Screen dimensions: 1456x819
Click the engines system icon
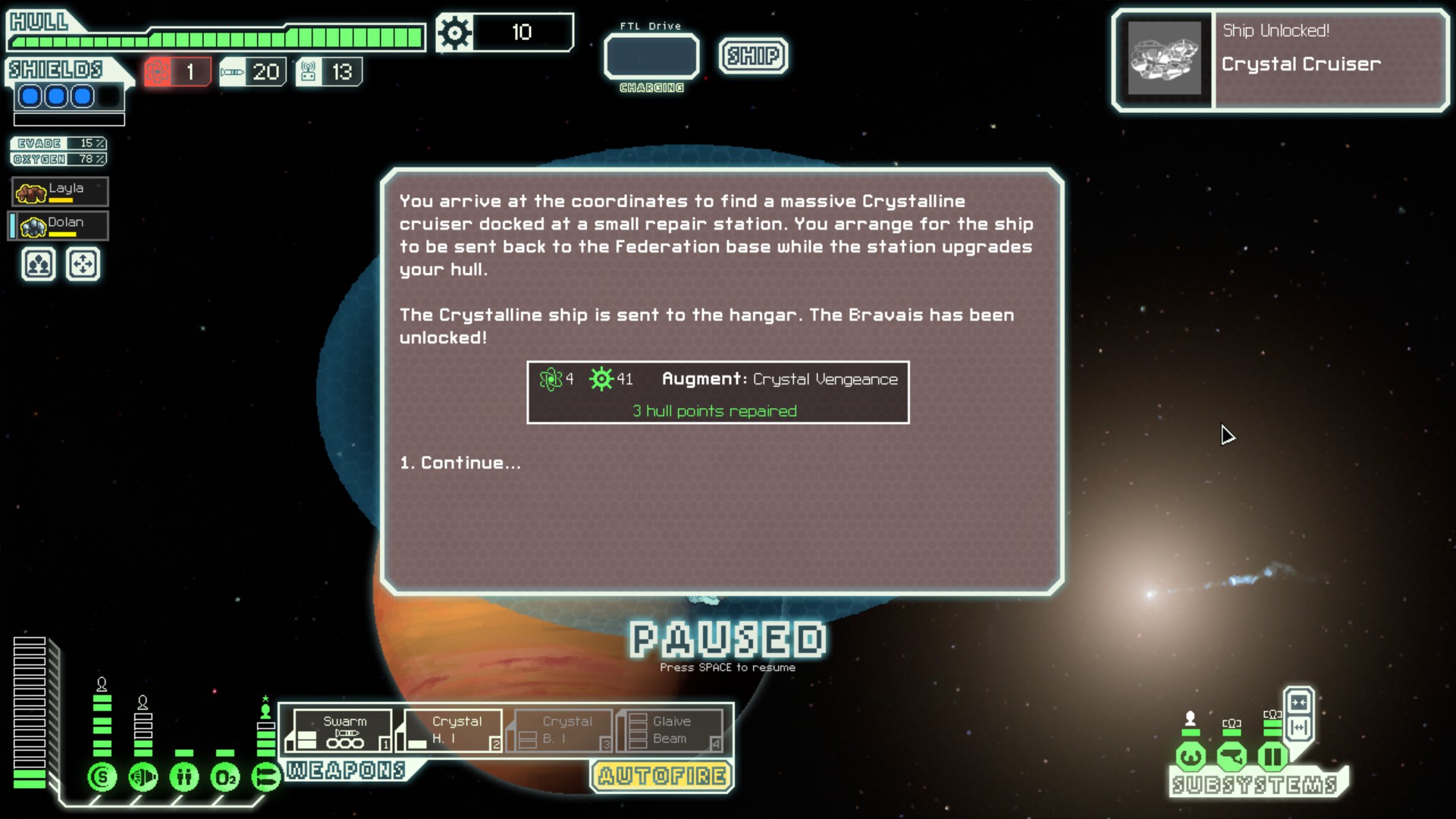143,777
